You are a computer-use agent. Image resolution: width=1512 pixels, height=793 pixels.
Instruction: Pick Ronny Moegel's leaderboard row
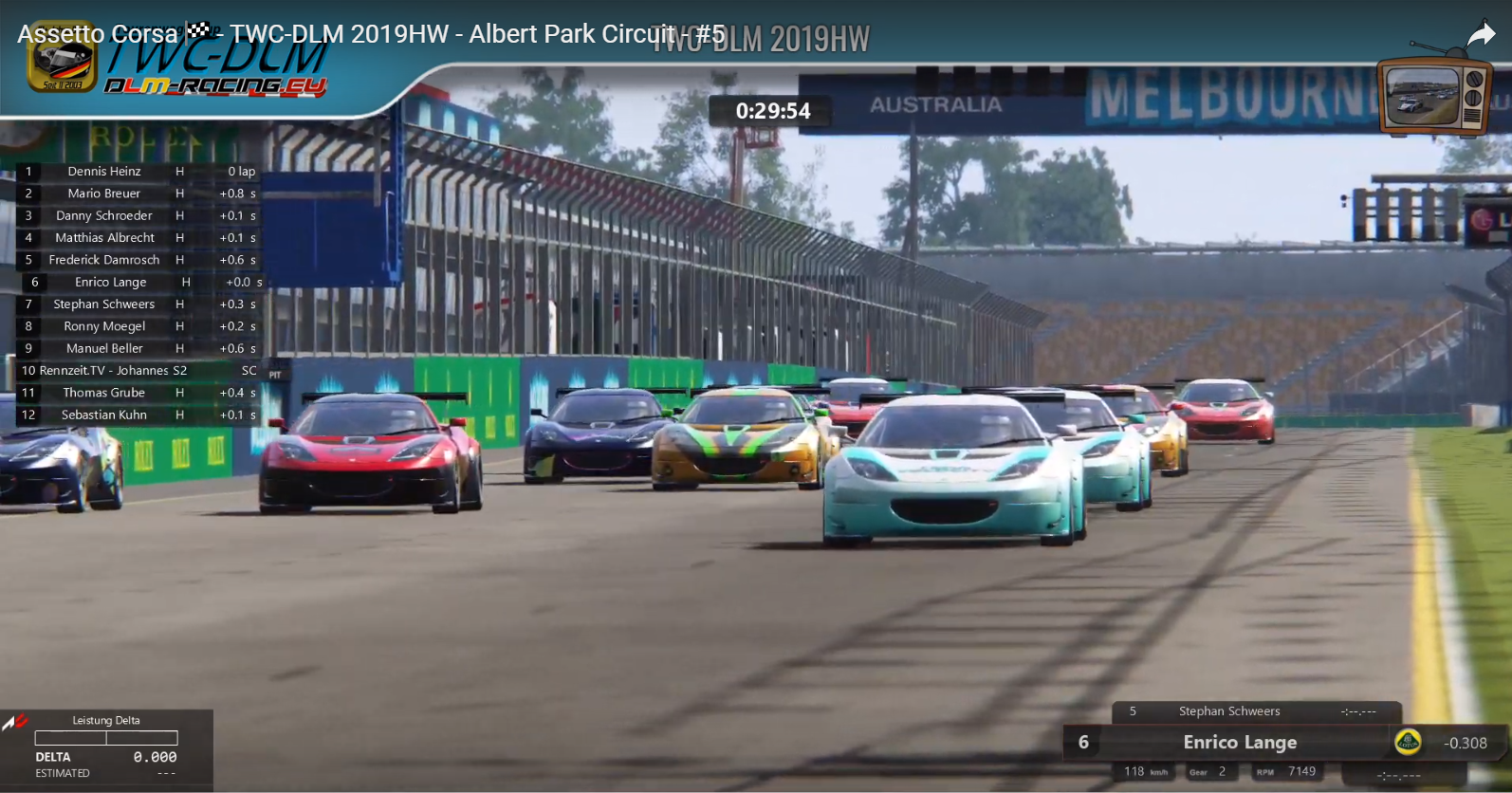[x=104, y=326]
